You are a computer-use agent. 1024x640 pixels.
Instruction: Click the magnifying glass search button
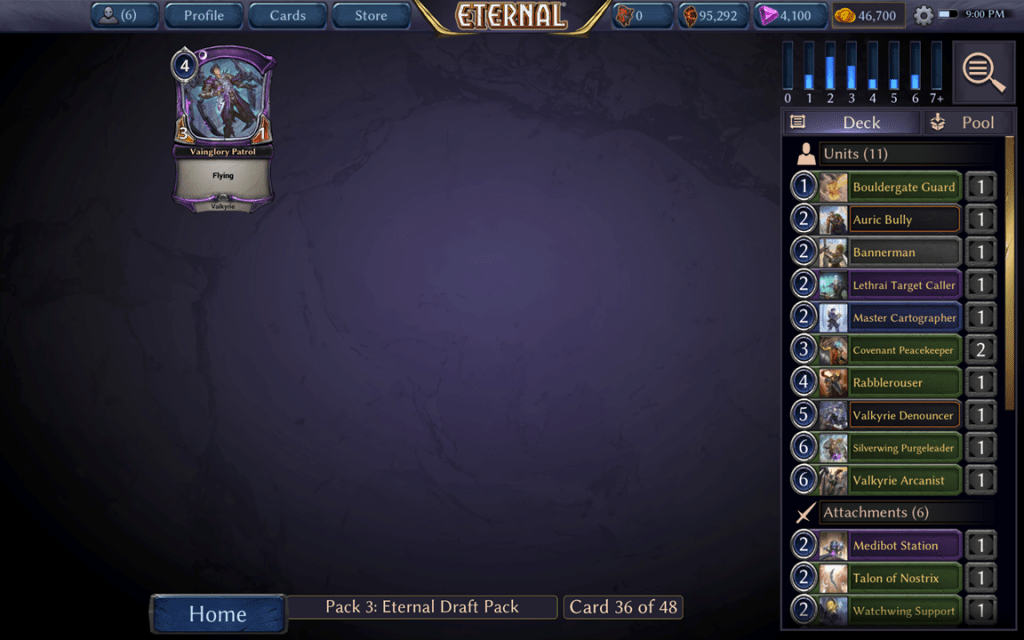coord(983,72)
